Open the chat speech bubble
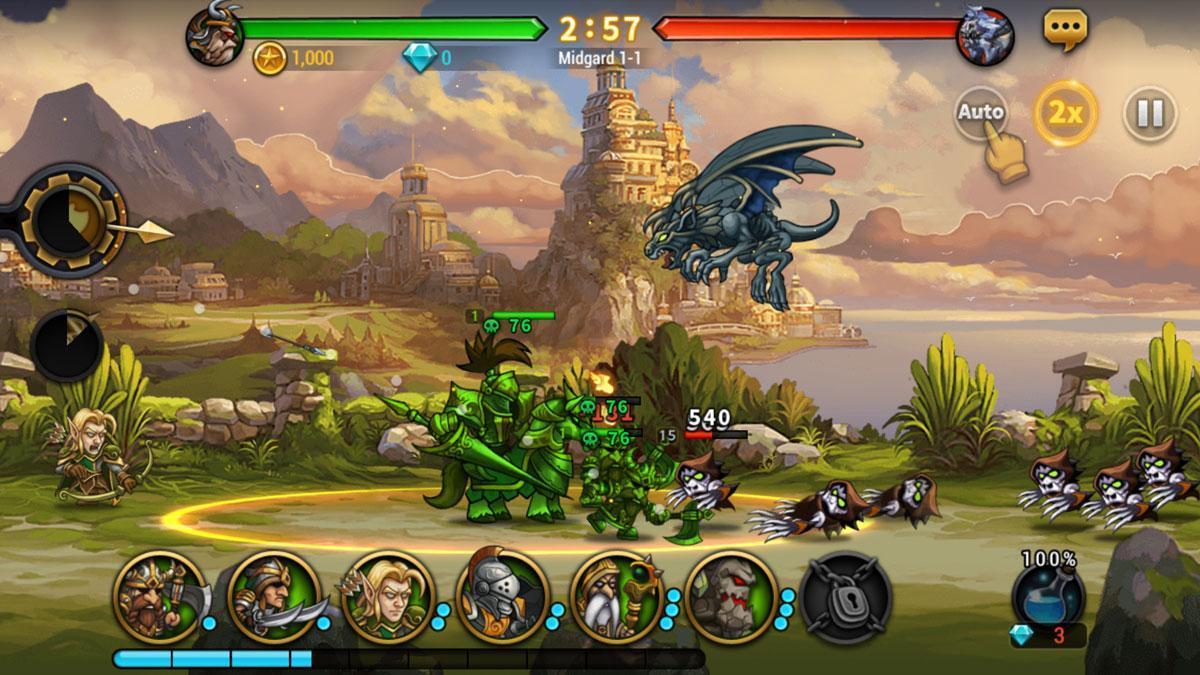Image resolution: width=1200 pixels, height=675 pixels. (x=1065, y=28)
